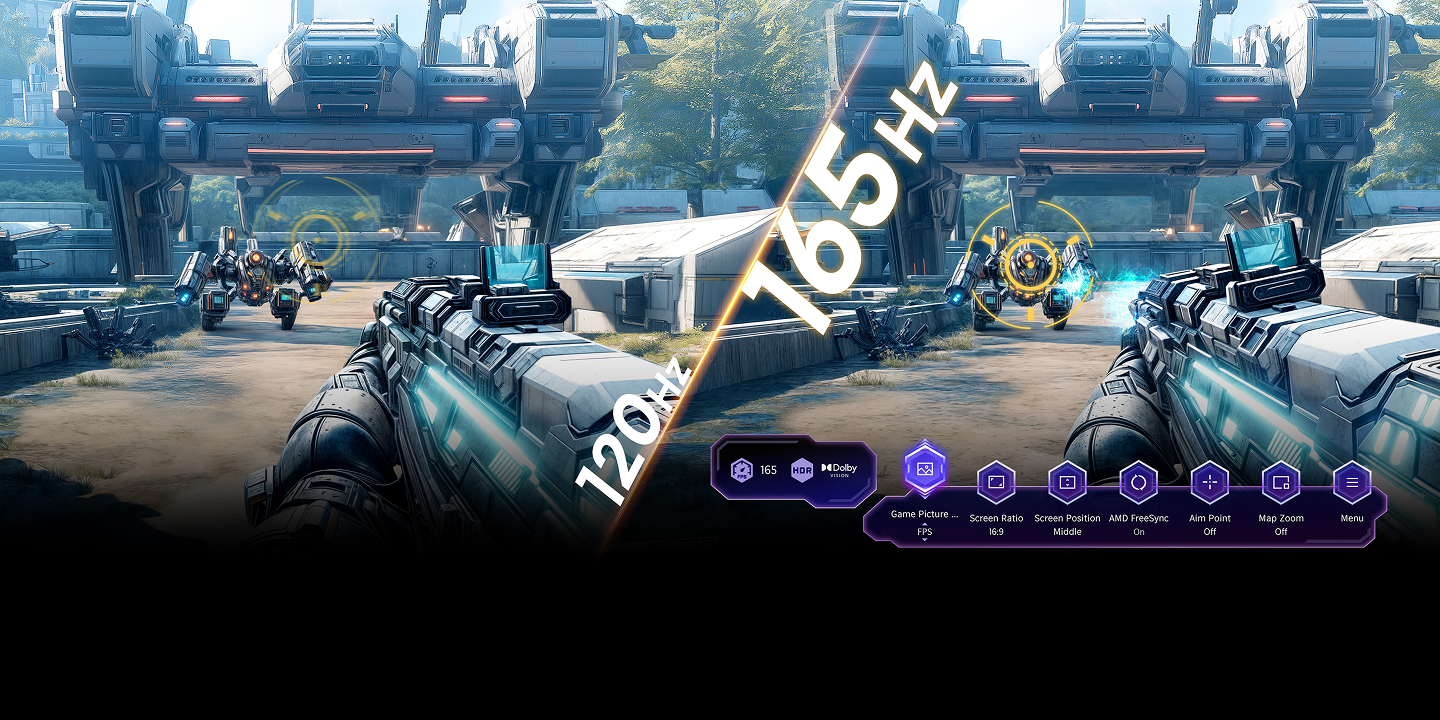Toggle AMD FreeSync in the game bar
Viewport: 1440px width, 720px height.
1138,483
